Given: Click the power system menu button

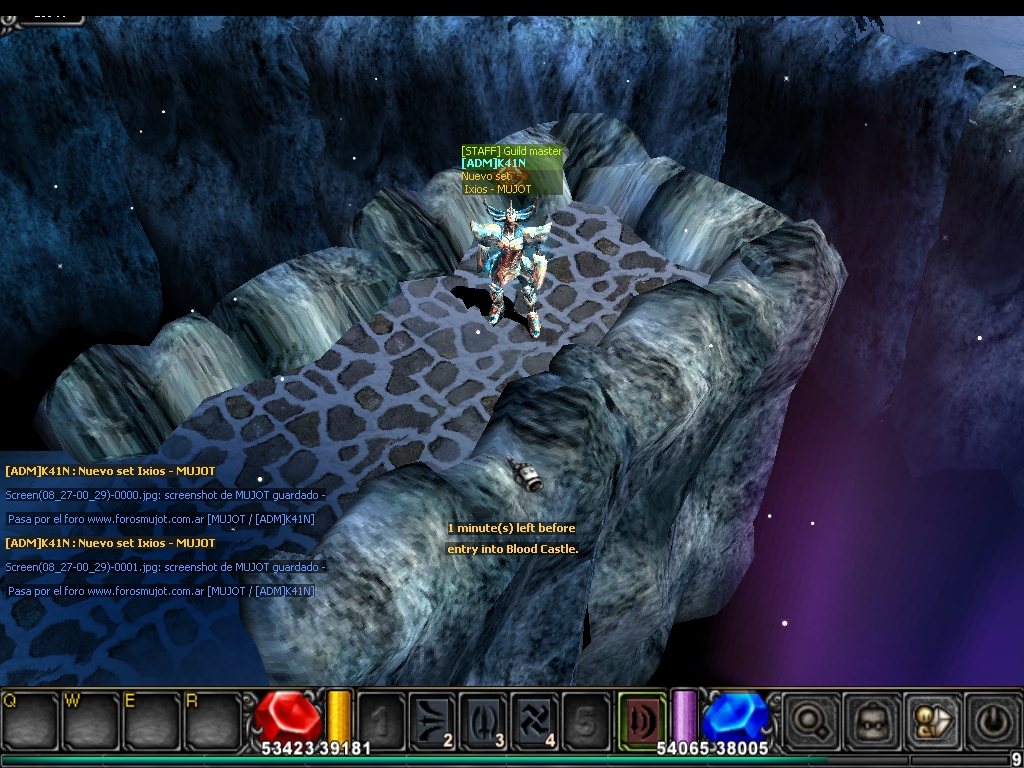Looking at the screenshot, I should [x=991, y=718].
